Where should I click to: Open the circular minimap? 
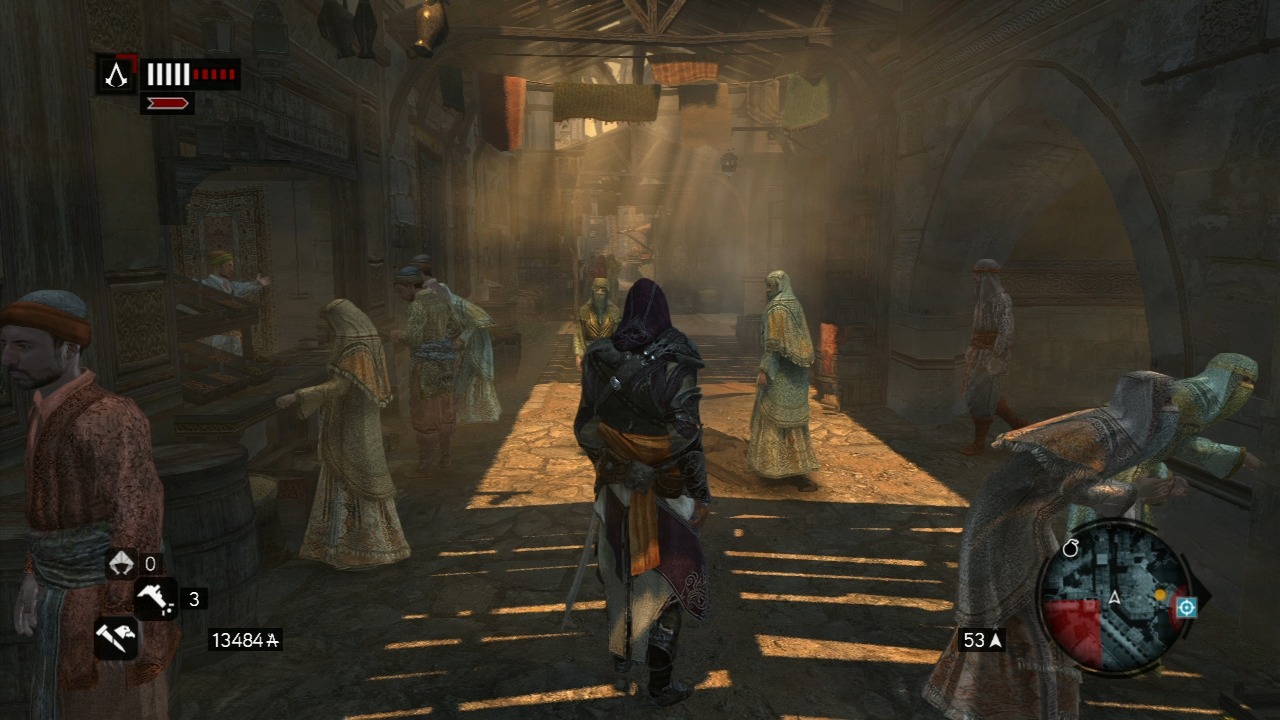coord(1114,599)
